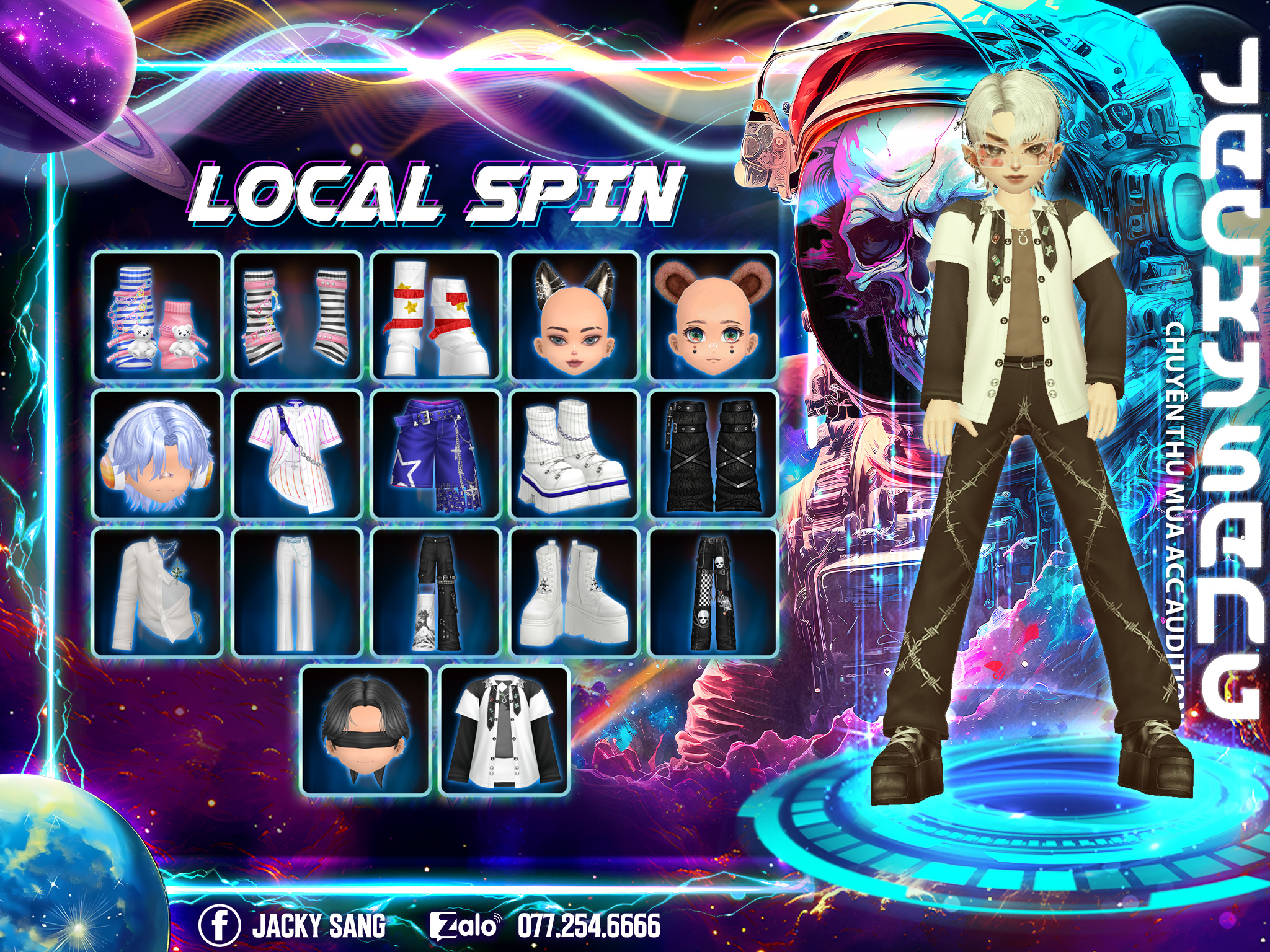Choose the purple star shorts with chain

(436, 454)
